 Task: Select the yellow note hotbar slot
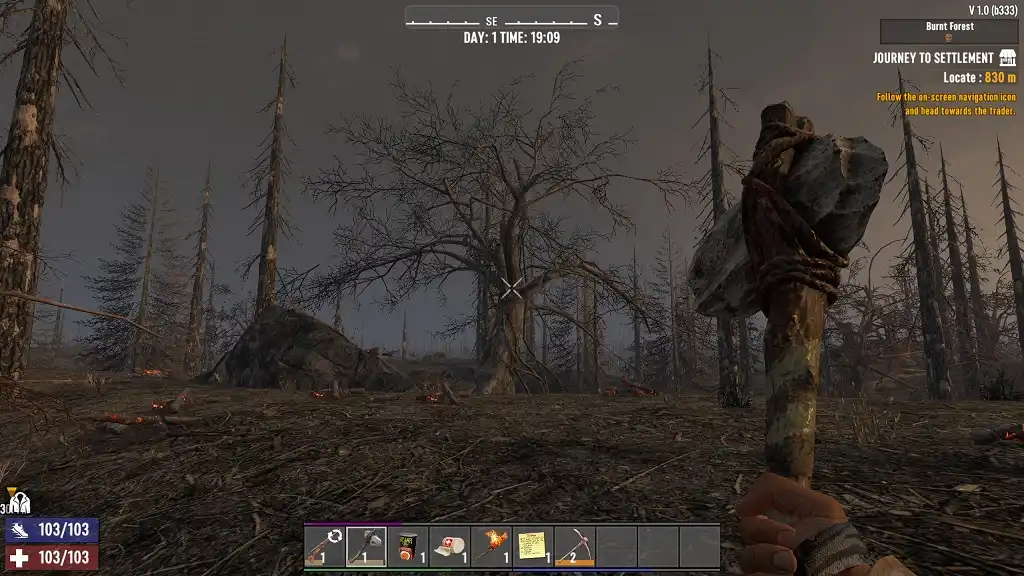pos(533,547)
